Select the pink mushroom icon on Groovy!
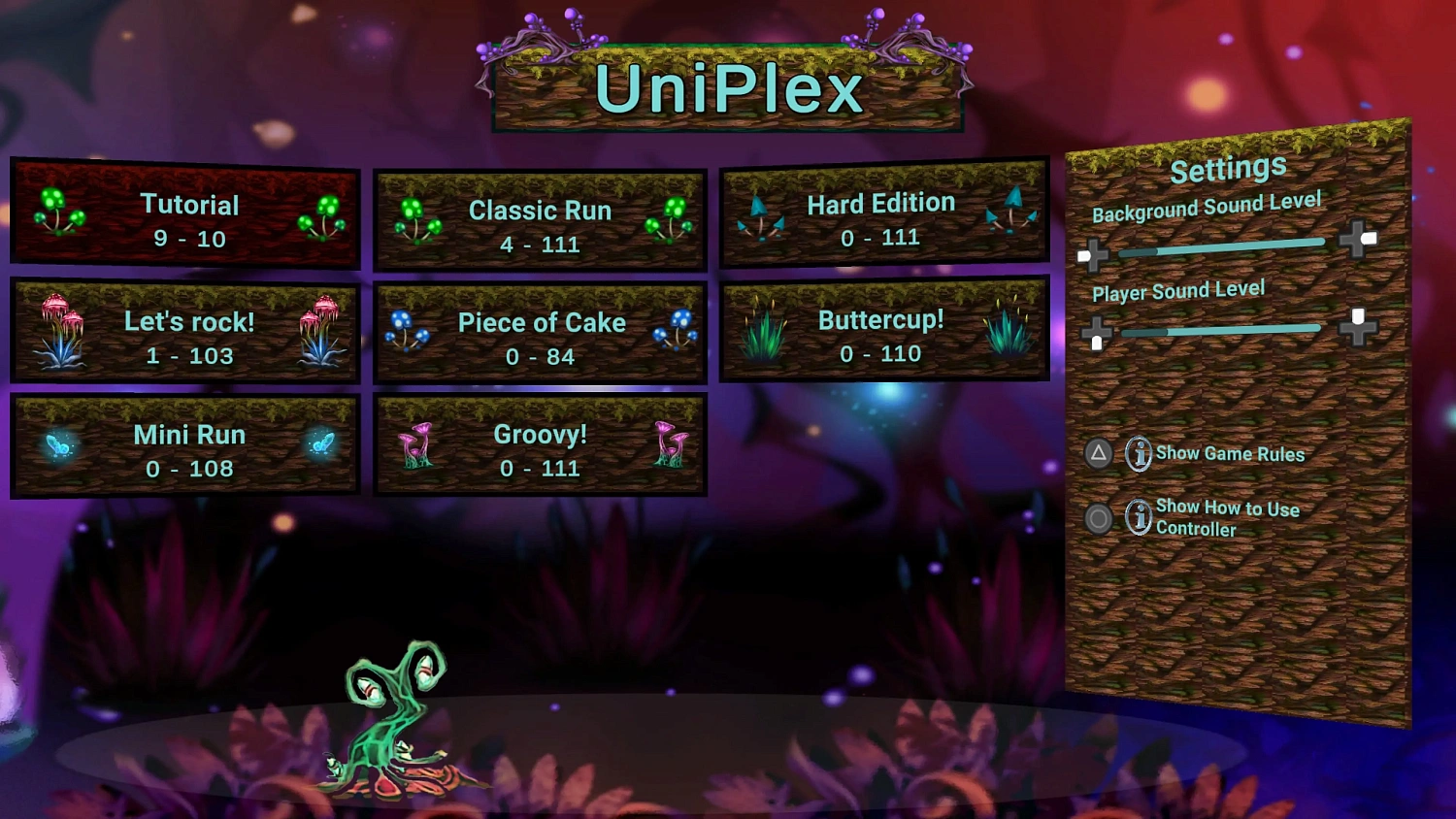Viewport: 1456px width, 819px height. coord(415,446)
